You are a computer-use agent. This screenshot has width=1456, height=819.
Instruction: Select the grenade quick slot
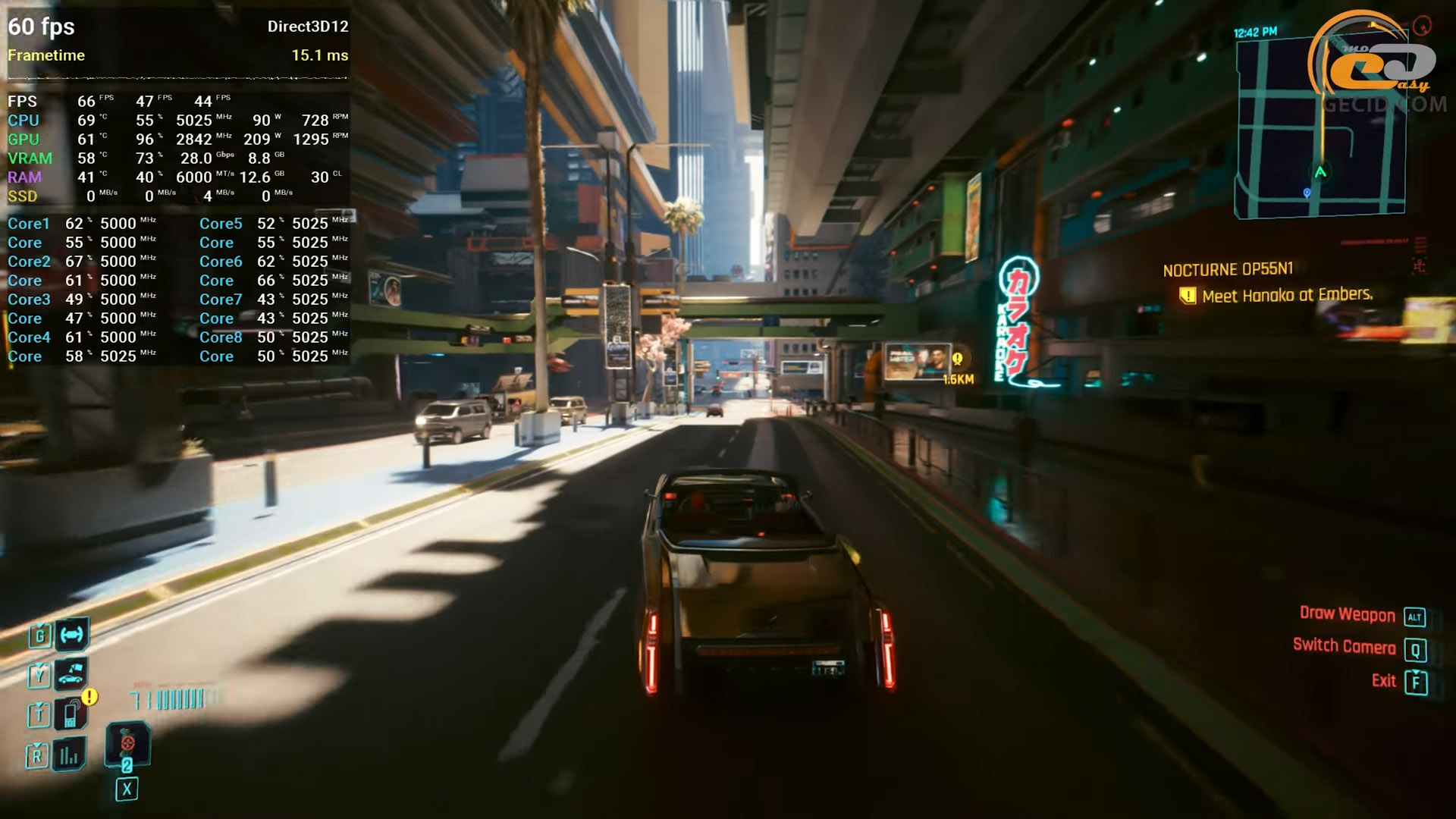[x=127, y=744]
